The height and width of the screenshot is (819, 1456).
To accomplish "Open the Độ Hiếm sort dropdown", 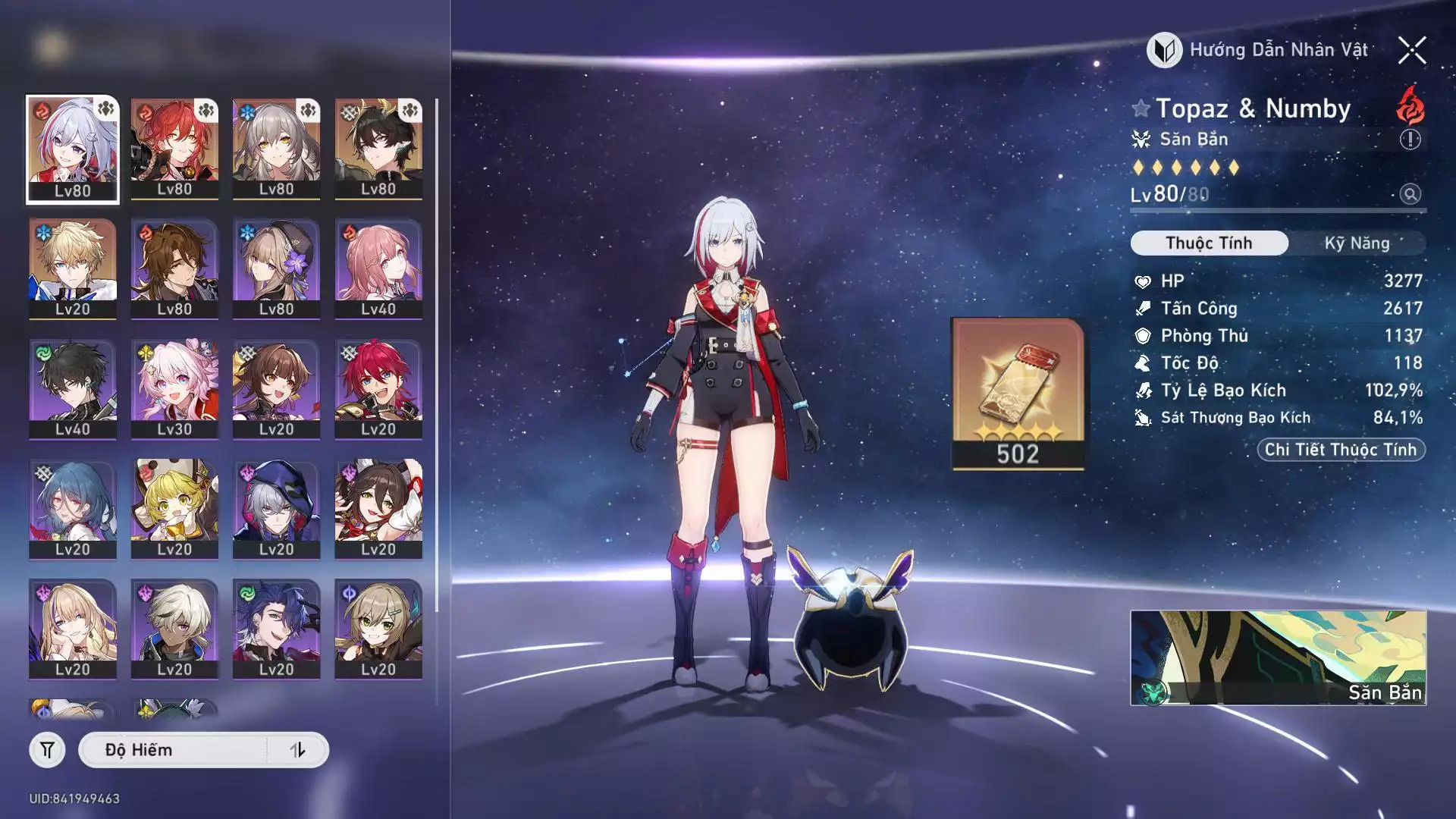I will (174, 750).
